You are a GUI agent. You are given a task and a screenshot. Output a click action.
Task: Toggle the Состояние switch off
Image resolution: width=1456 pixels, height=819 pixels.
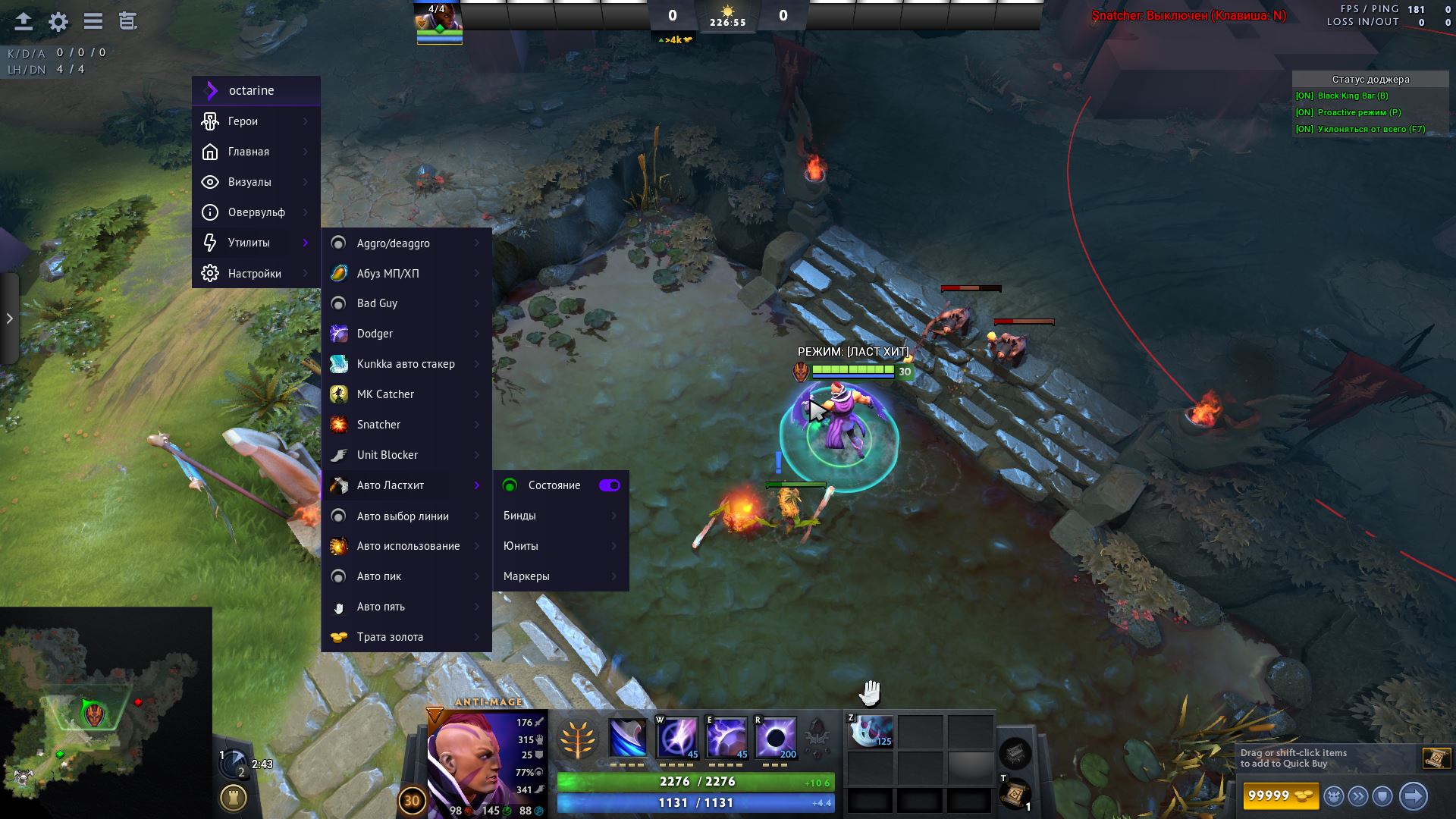(609, 485)
